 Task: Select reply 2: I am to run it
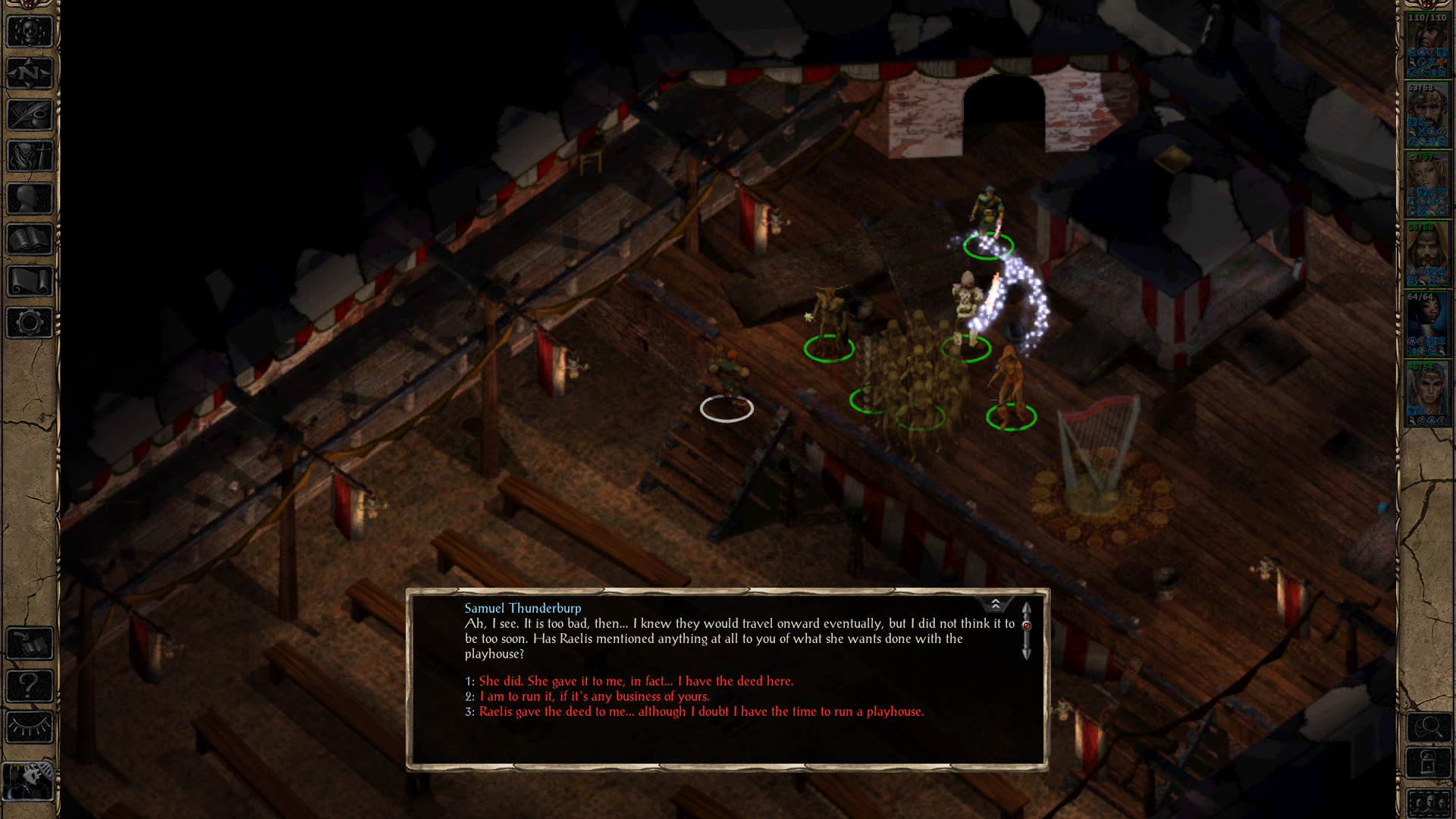pos(594,696)
